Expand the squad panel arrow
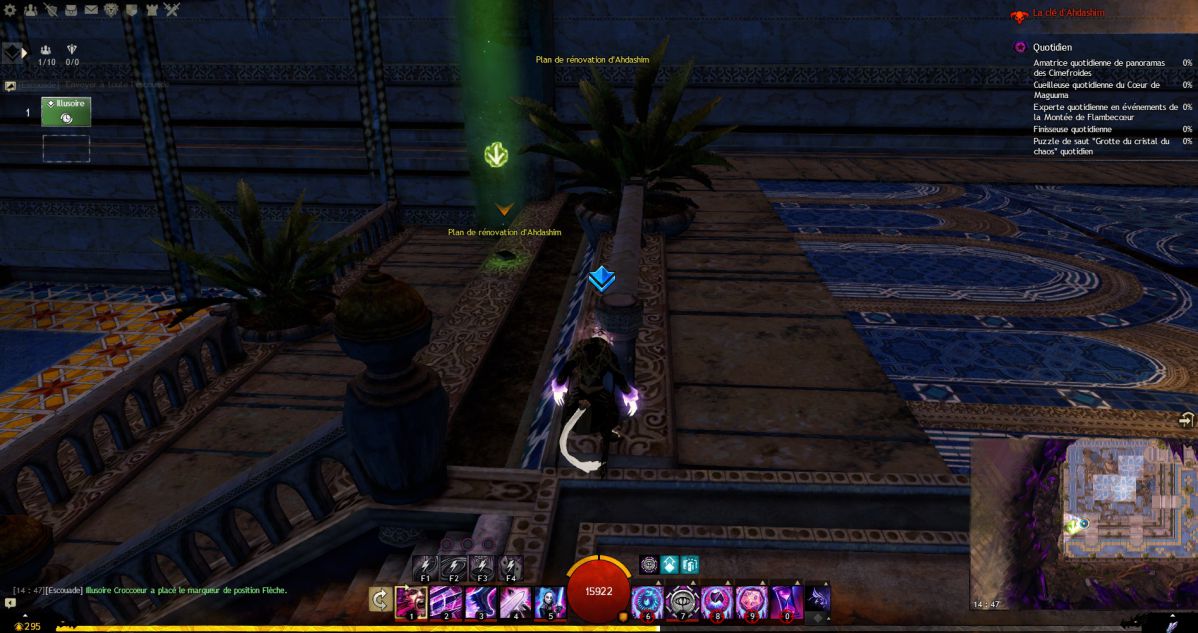1198x633 pixels. coord(24,52)
